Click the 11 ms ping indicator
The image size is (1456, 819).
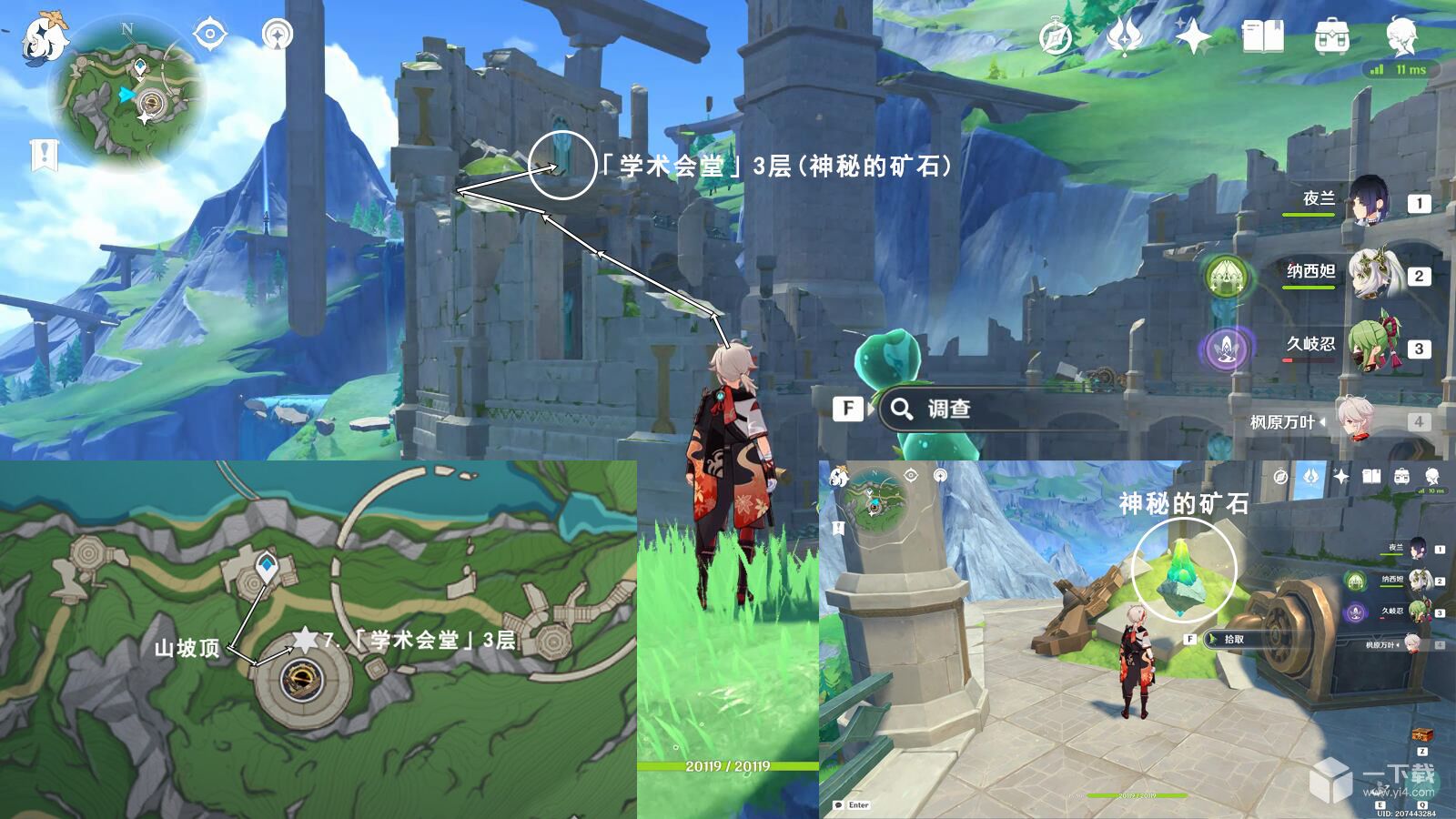click(x=1401, y=68)
